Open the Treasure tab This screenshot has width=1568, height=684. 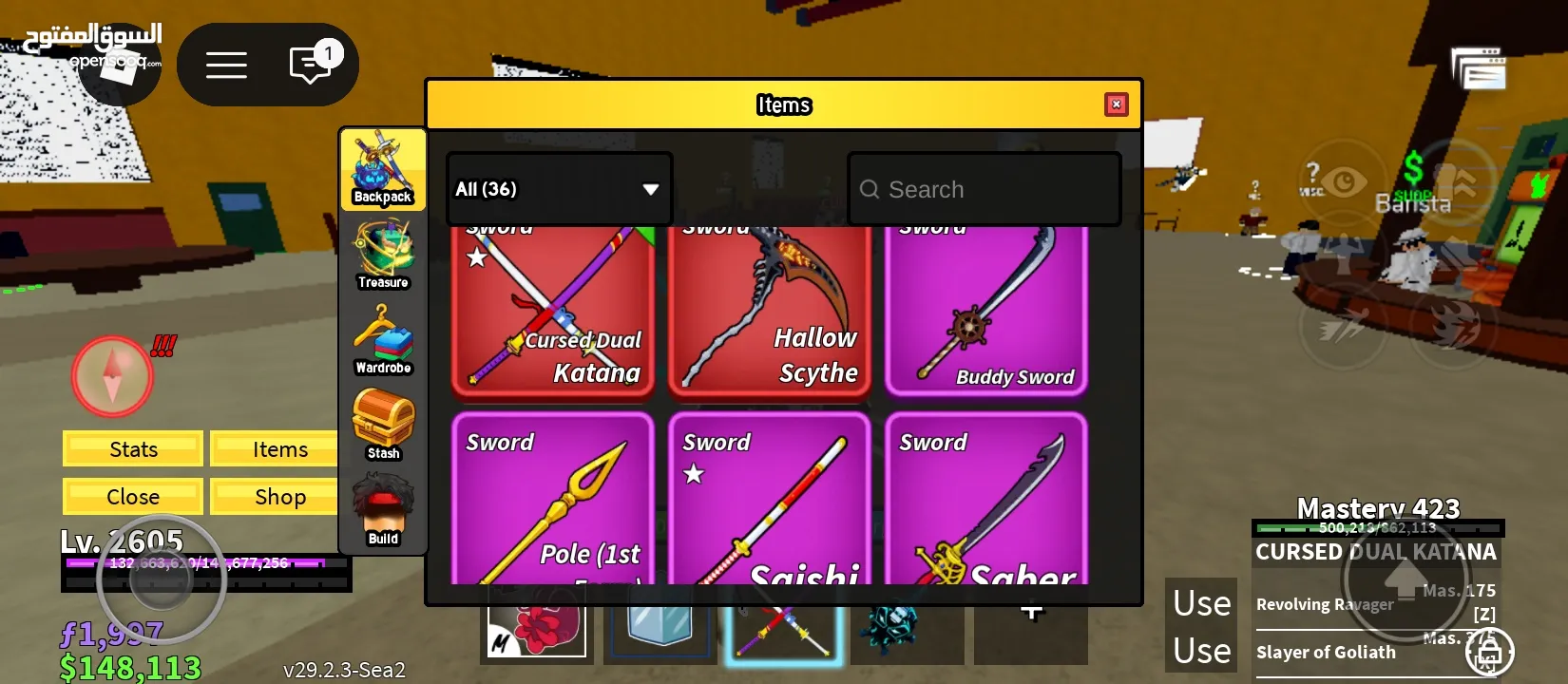(383, 254)
